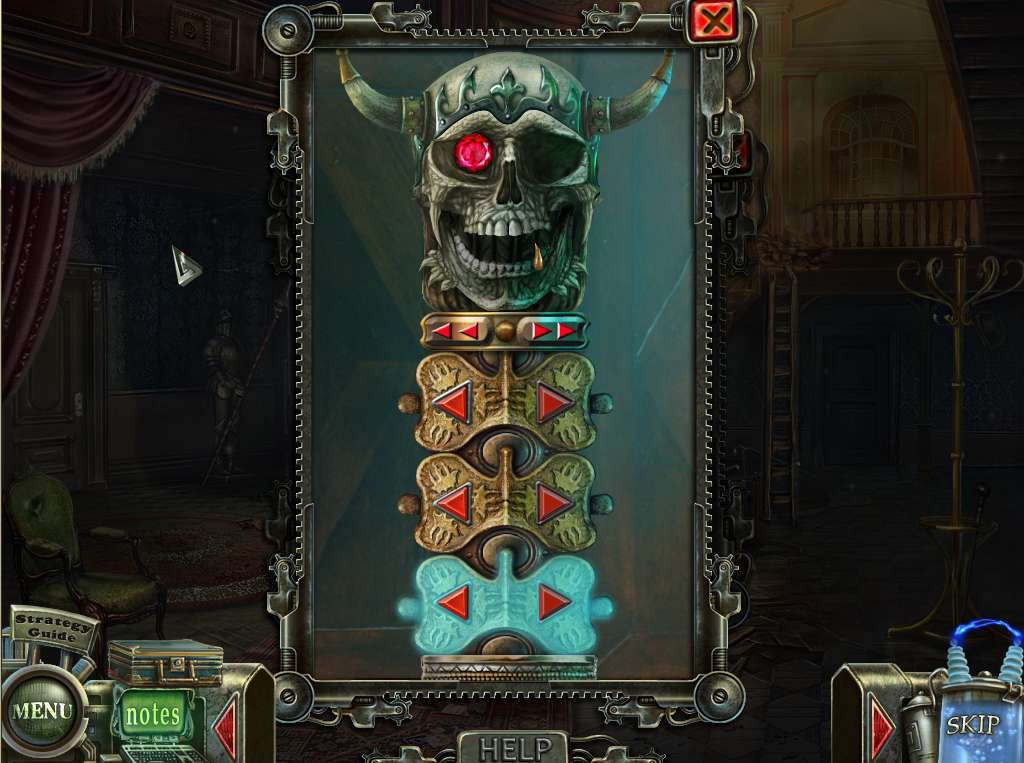Click the HELP button

tap(514, 748)
